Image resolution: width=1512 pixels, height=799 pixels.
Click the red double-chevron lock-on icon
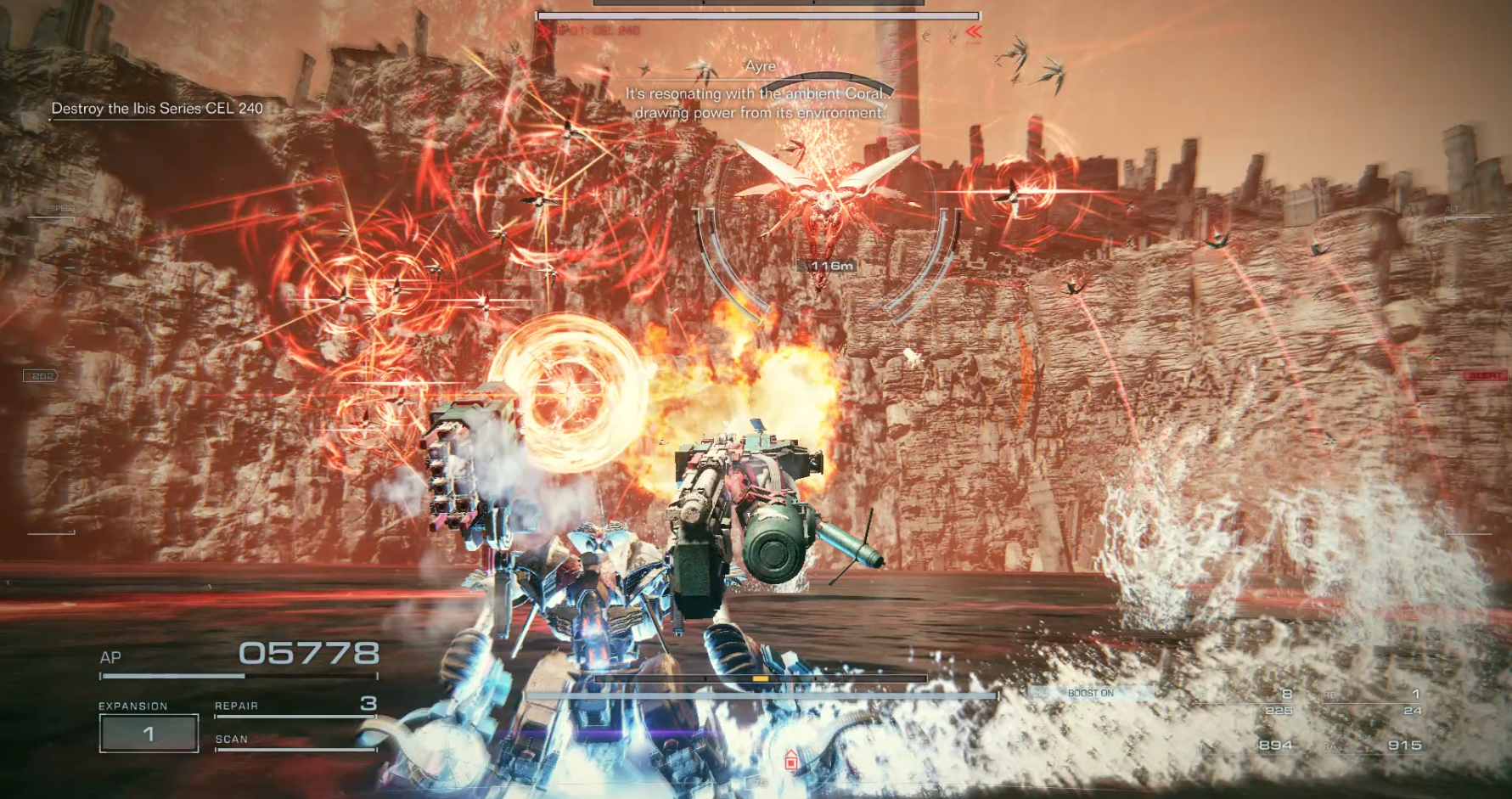(x=975, y=32)
